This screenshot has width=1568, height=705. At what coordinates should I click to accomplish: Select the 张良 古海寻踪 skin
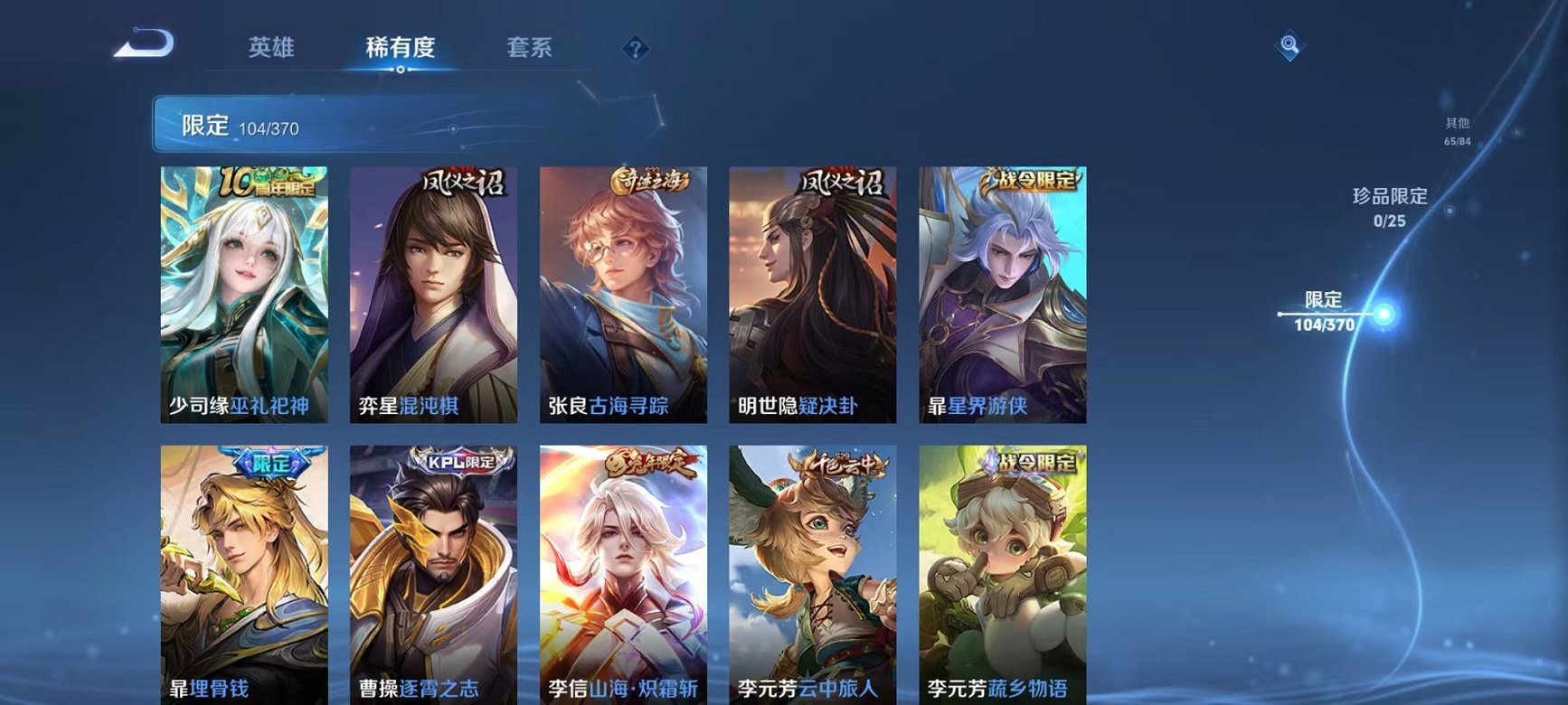[x=623, y=289]
